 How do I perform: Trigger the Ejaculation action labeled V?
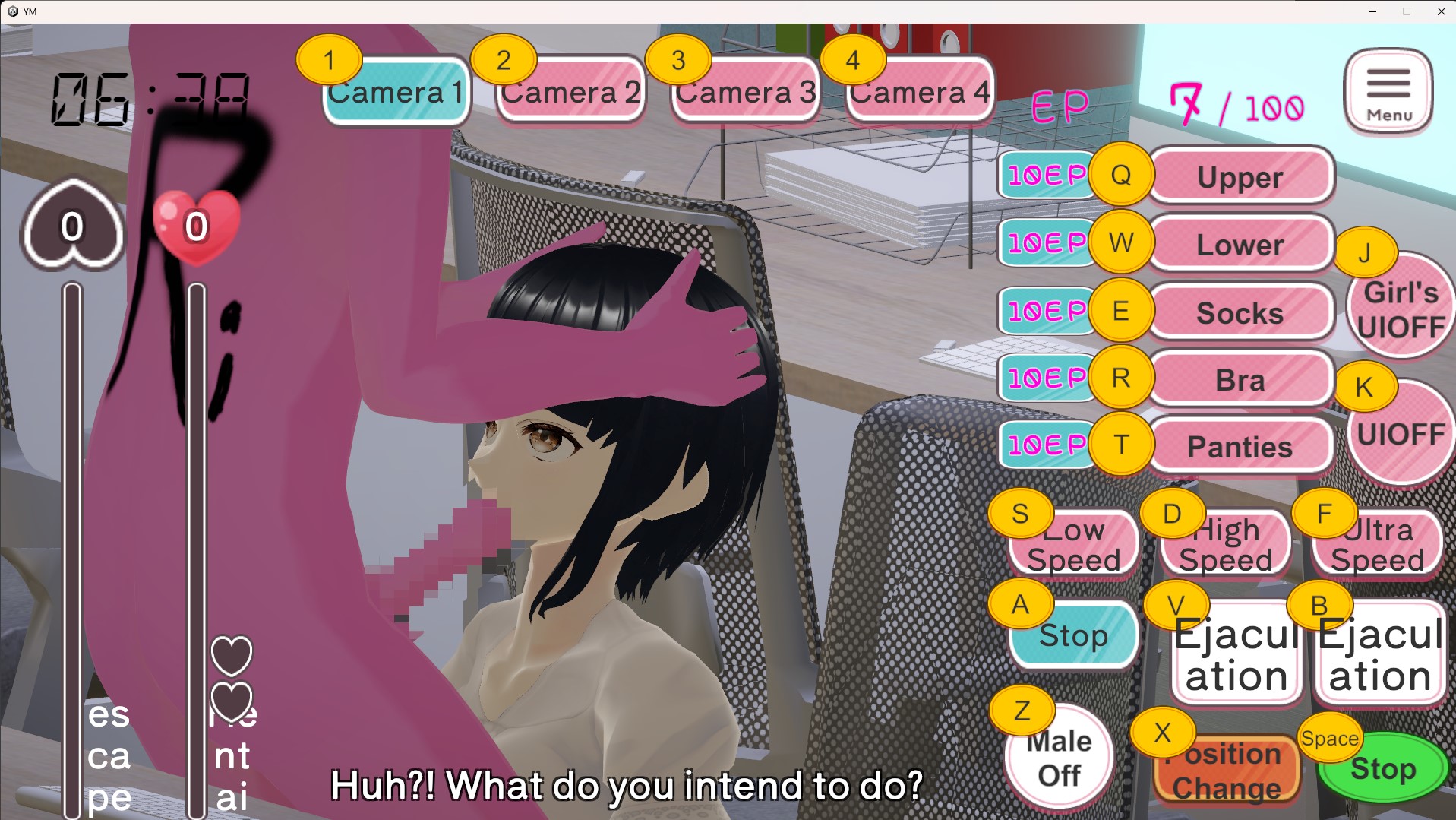(1236, 654)
